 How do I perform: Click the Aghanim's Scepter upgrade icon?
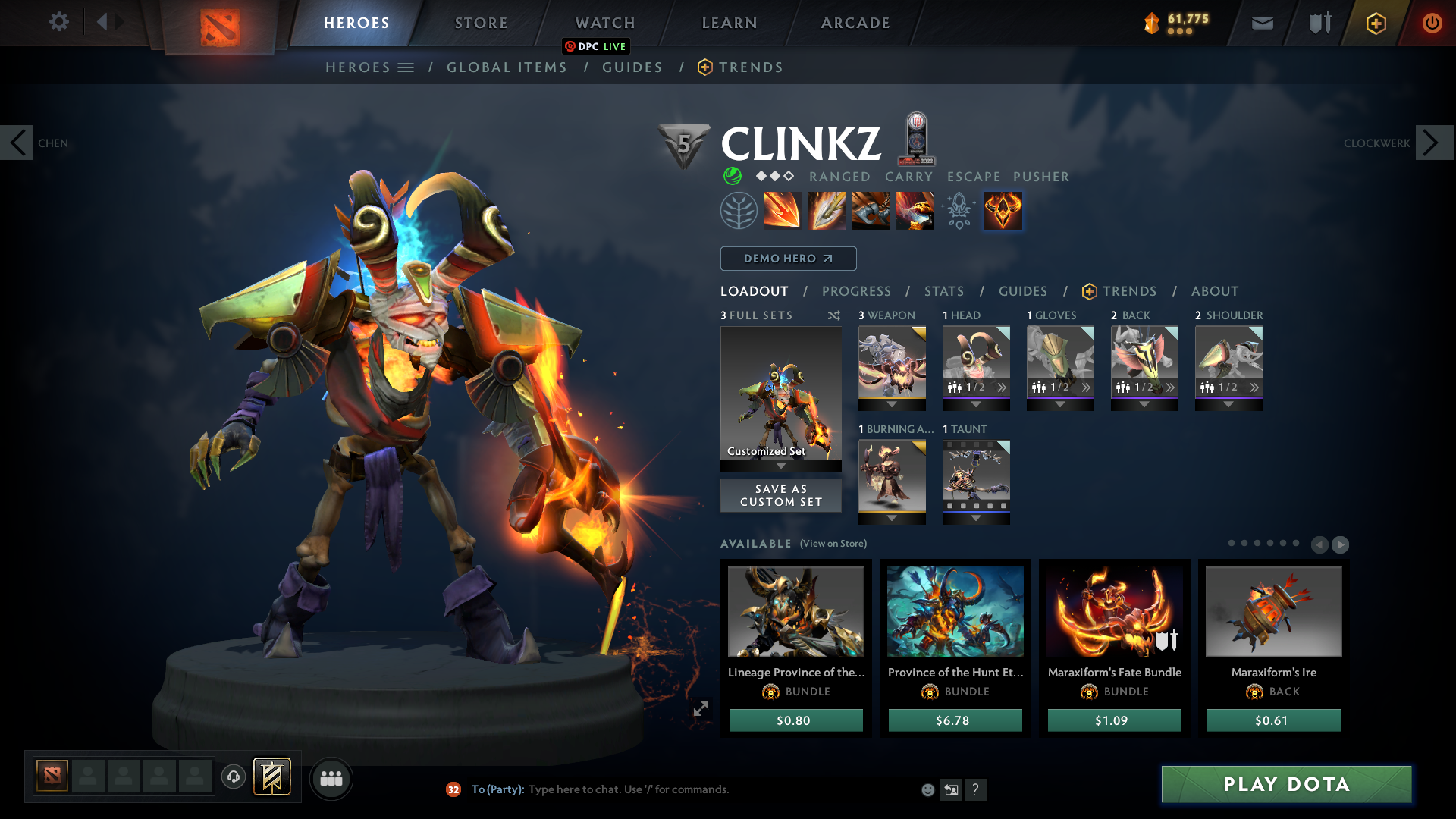coord(959,210)
